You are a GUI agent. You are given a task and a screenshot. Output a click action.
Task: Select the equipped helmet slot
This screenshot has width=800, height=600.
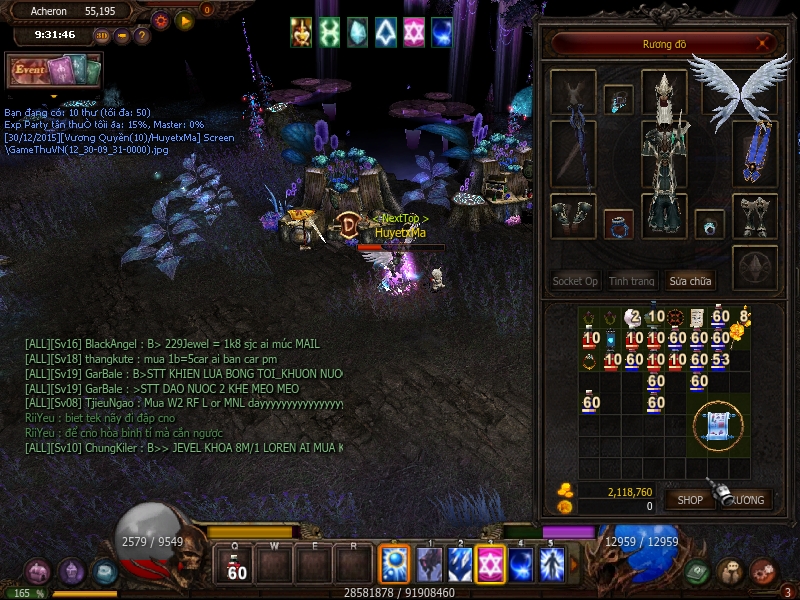664,92
